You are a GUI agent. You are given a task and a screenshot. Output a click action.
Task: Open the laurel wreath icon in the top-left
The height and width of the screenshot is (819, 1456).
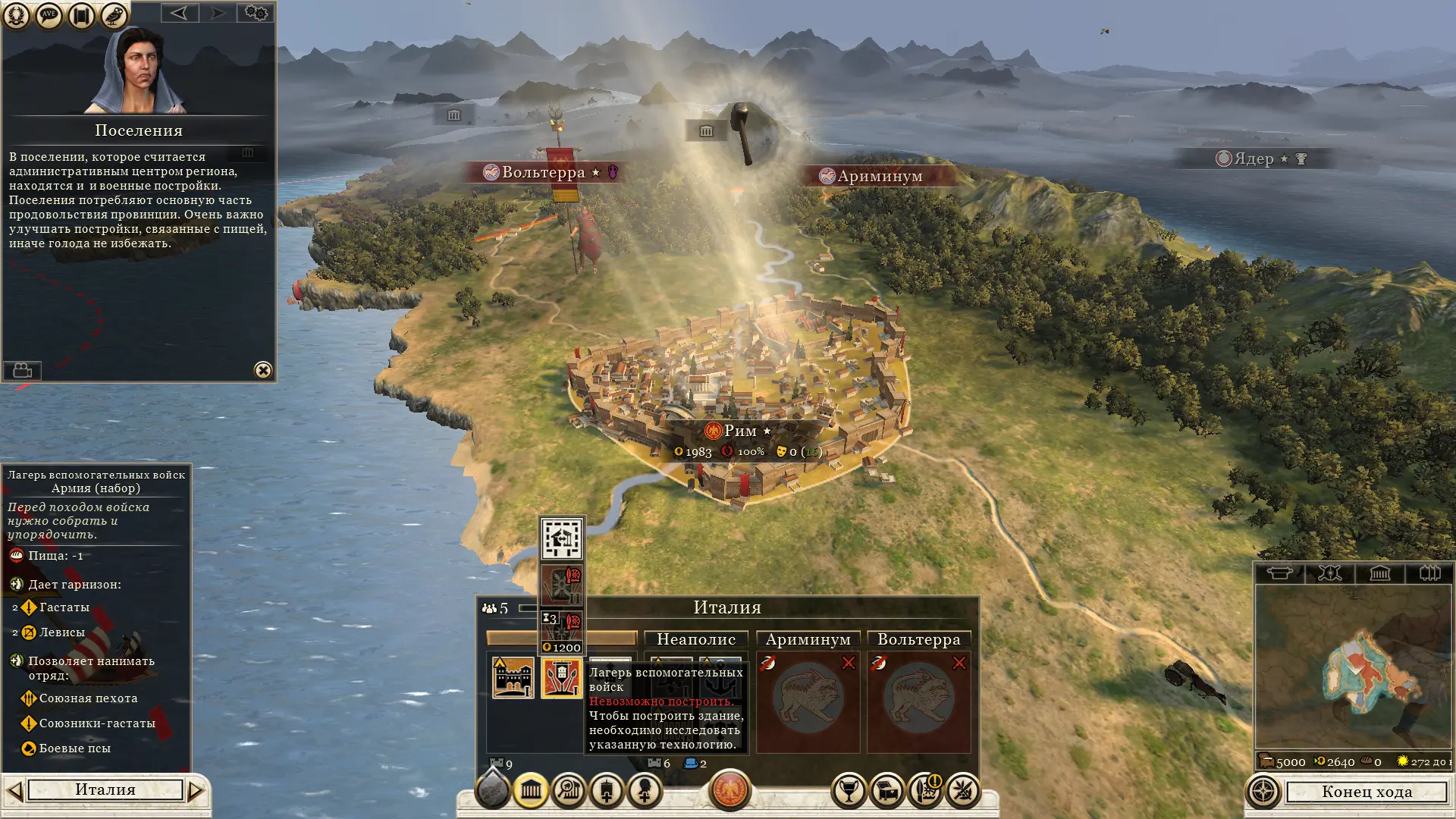point(16,14)
